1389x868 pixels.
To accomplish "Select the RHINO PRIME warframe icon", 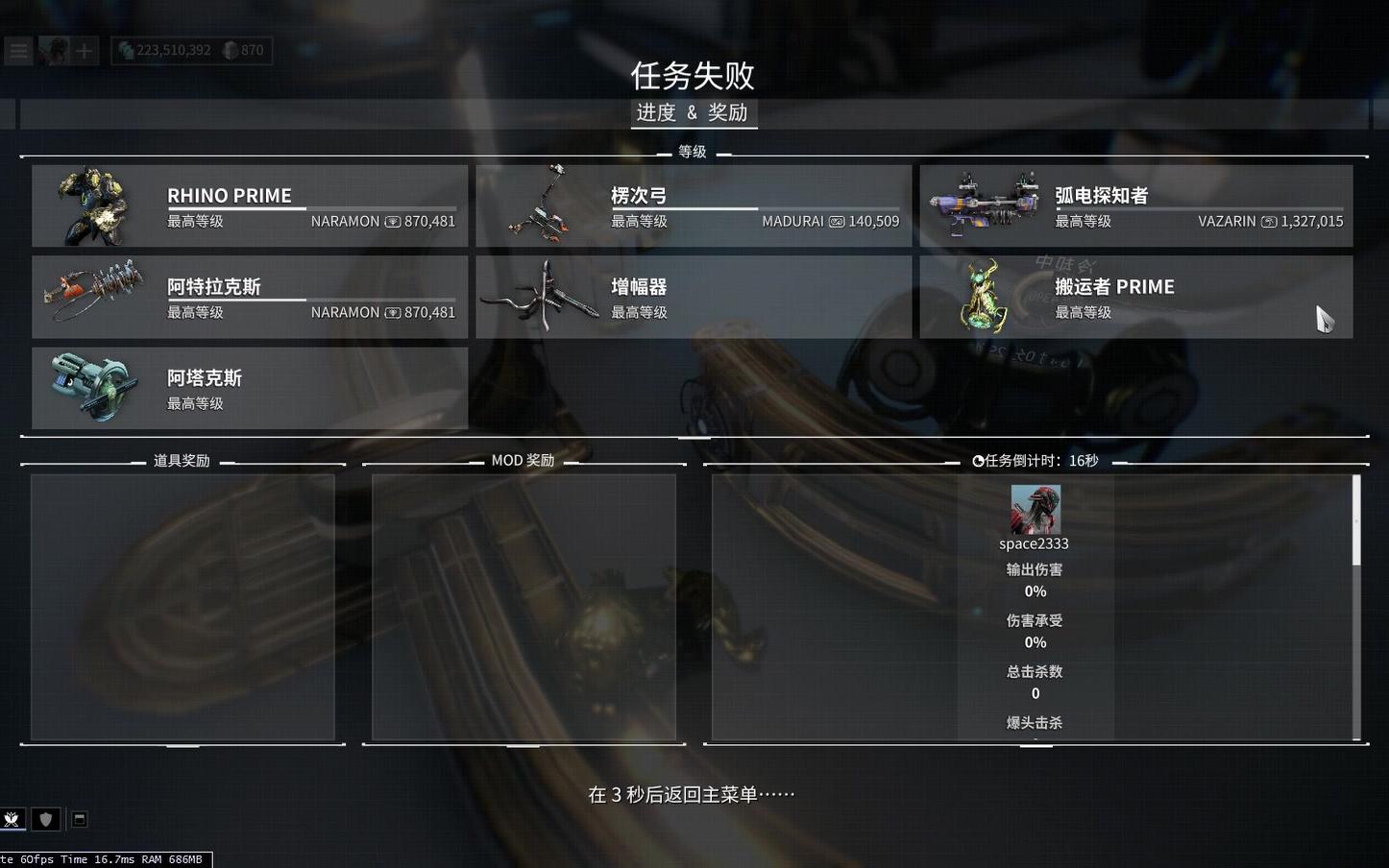I will pyautogui.click(x=93, y=205).
